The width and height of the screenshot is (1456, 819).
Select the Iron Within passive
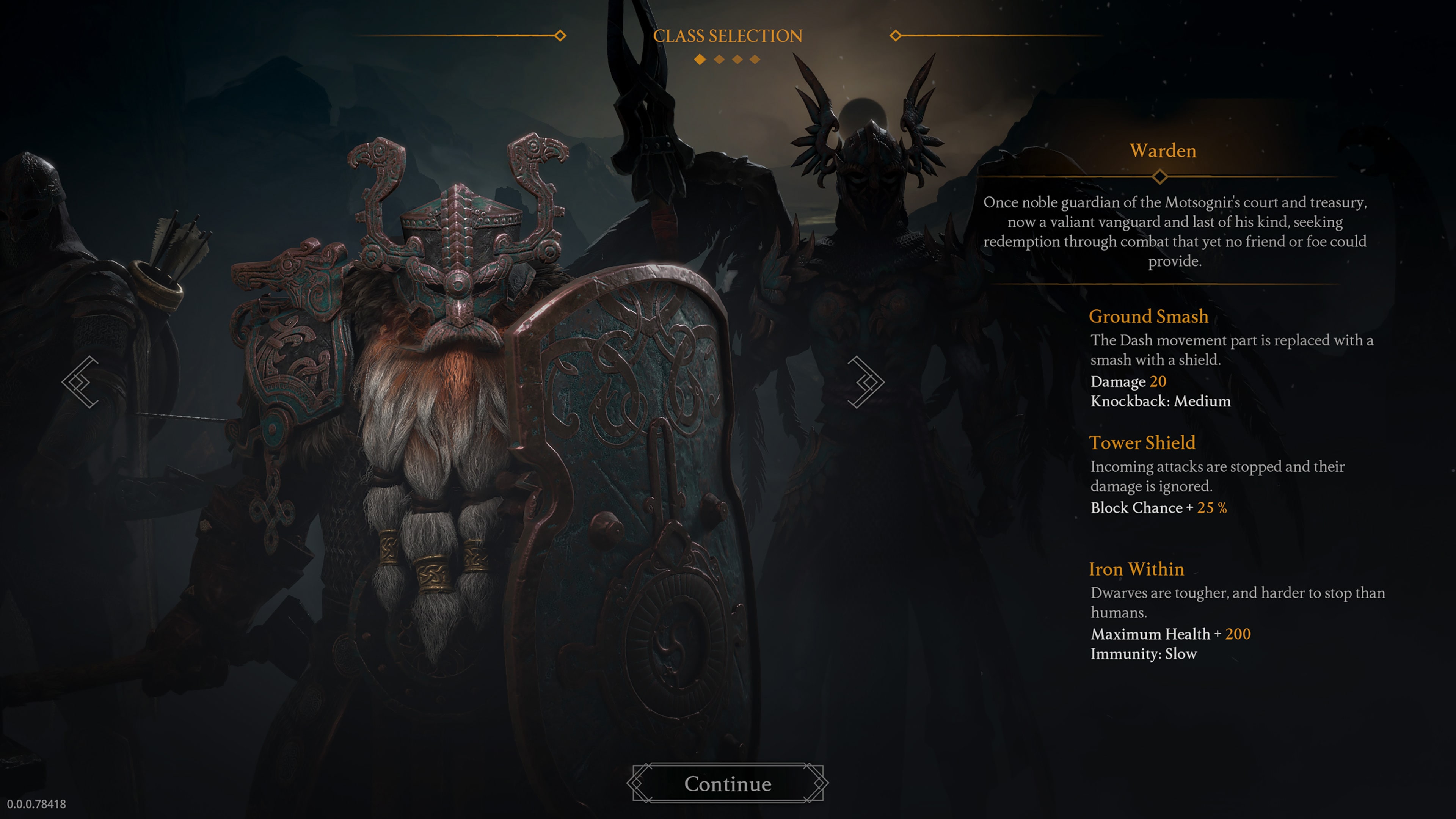point(1137,569)
